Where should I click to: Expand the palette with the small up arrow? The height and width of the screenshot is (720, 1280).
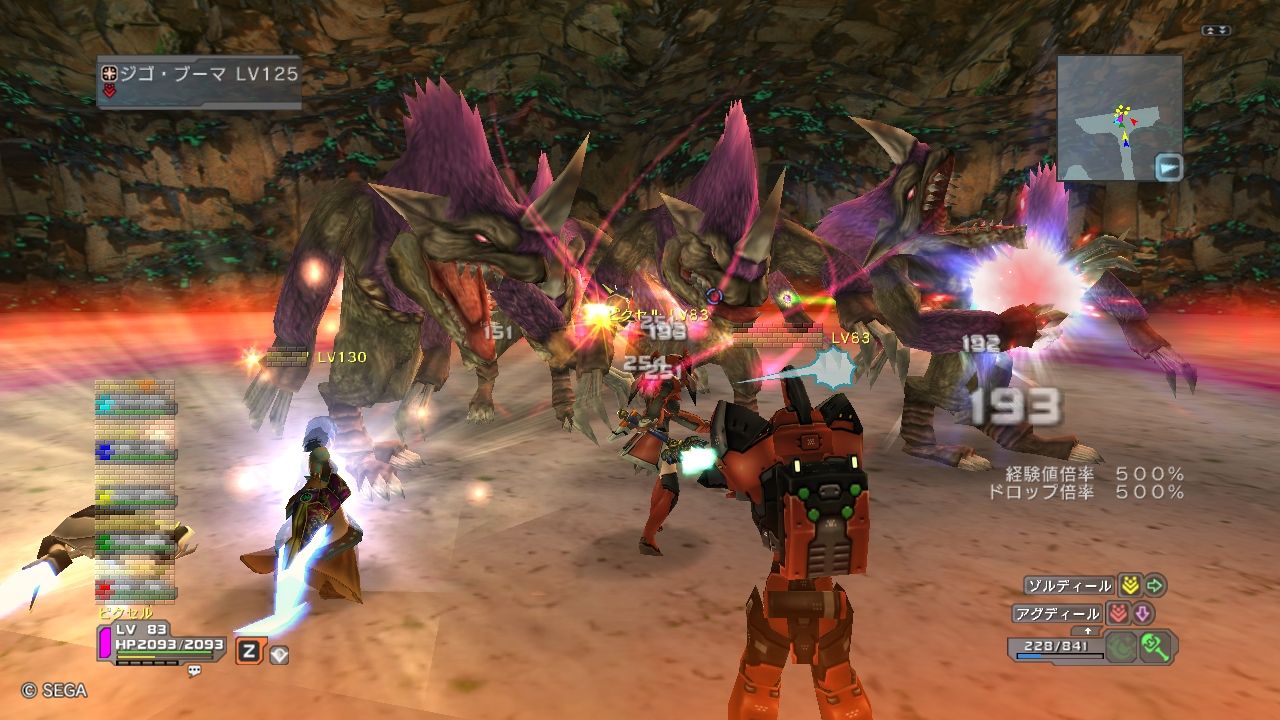(x=1087, y=631)
